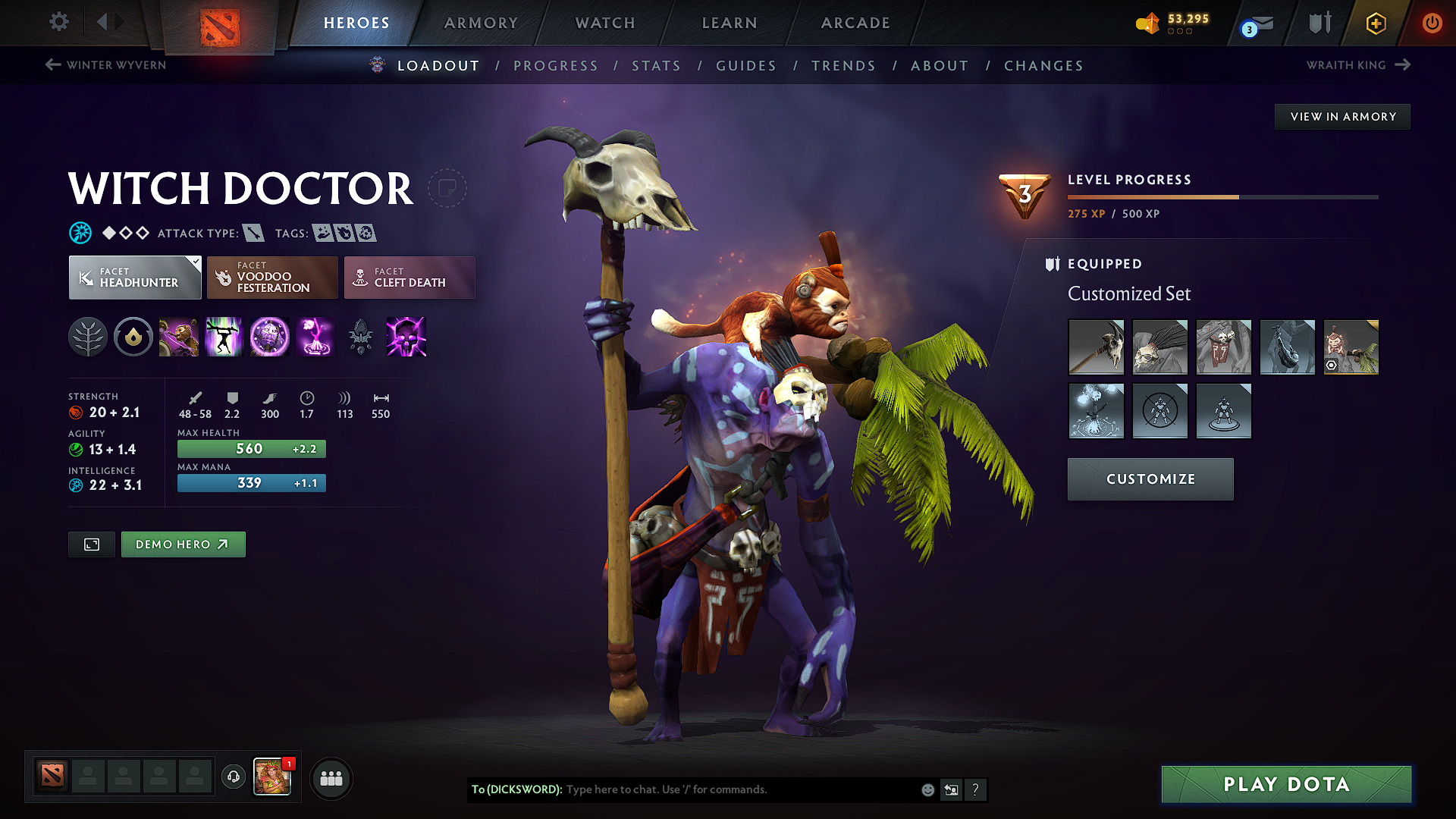This screenshot has height=819, width=1456.
Task: Open the Armory menu
Action: pyautogui.click(x=480, y=23)
